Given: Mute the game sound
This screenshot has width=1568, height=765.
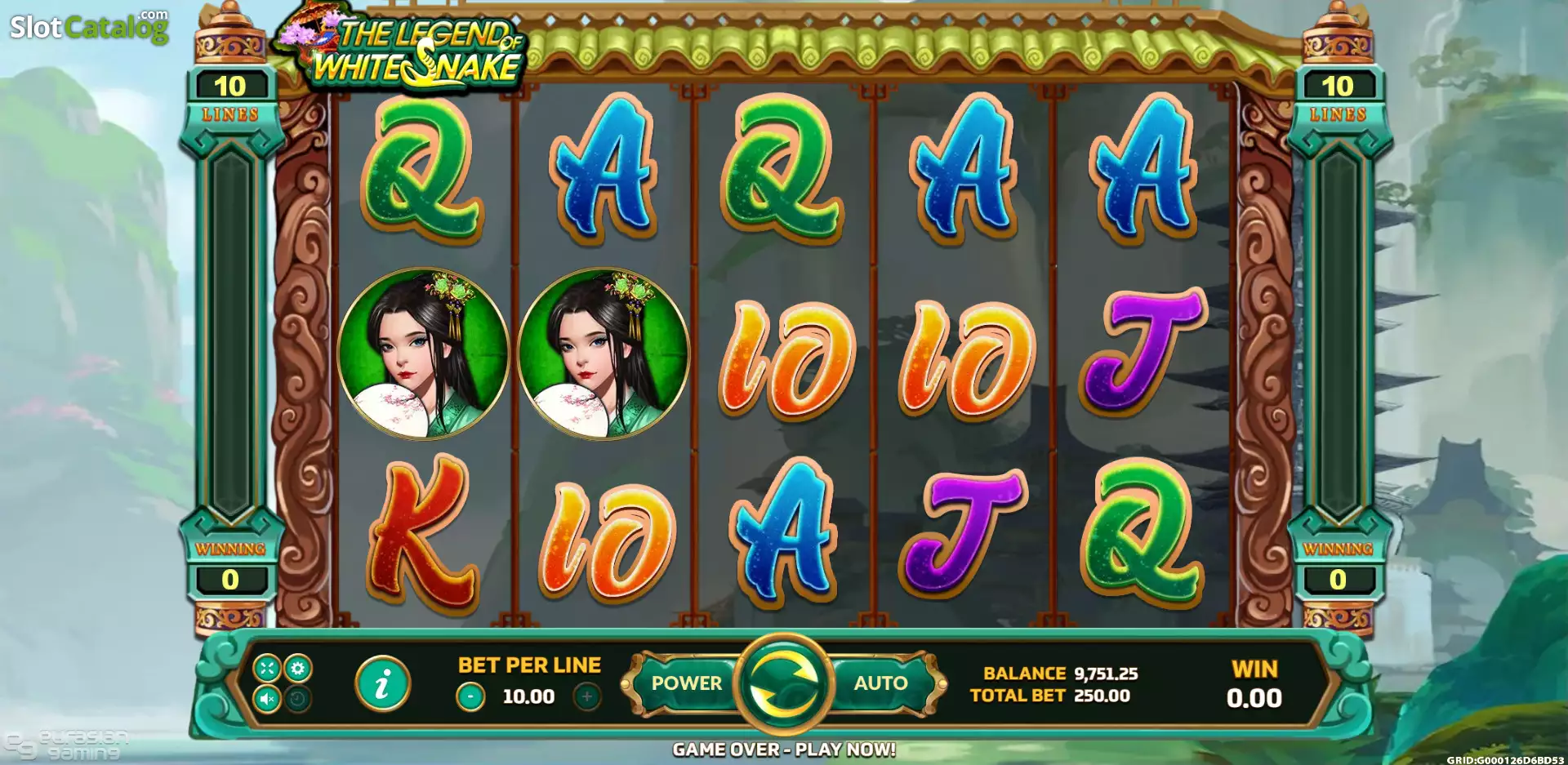Looking at the screenshot, I should 266,700.
